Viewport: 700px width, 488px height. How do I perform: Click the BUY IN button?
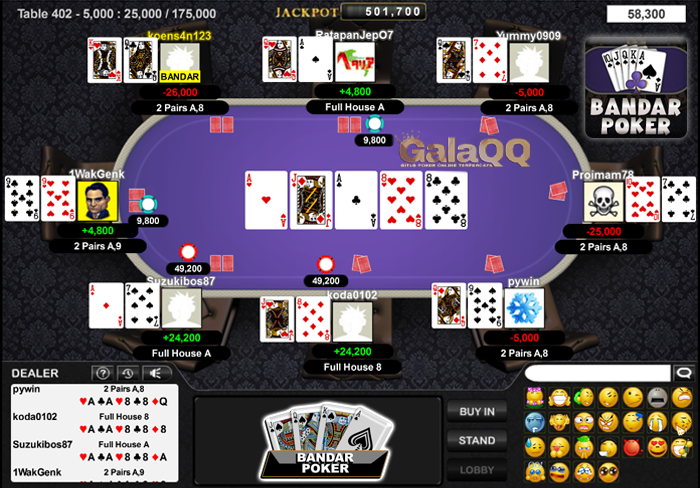coord(477,411)
